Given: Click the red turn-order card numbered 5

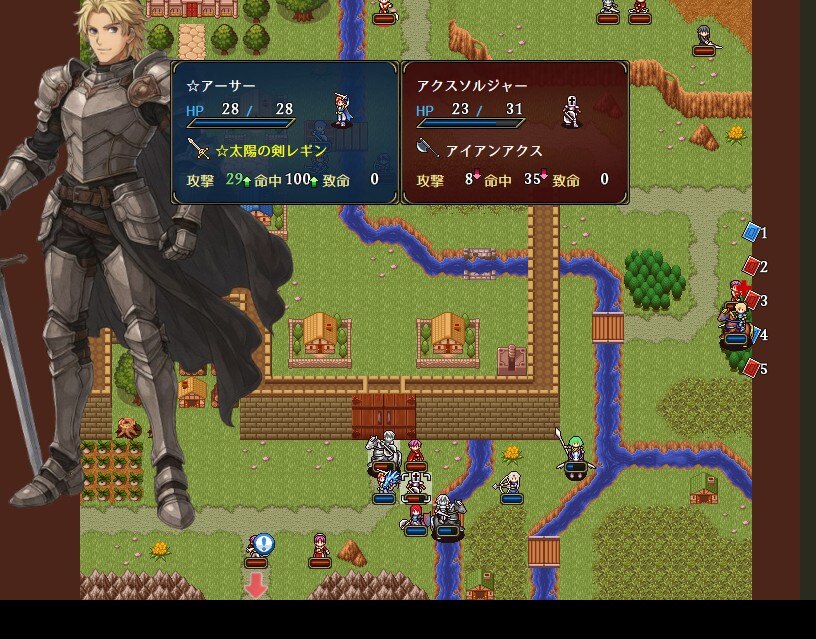Looking at the screenshot, I should tap(752, 368).
